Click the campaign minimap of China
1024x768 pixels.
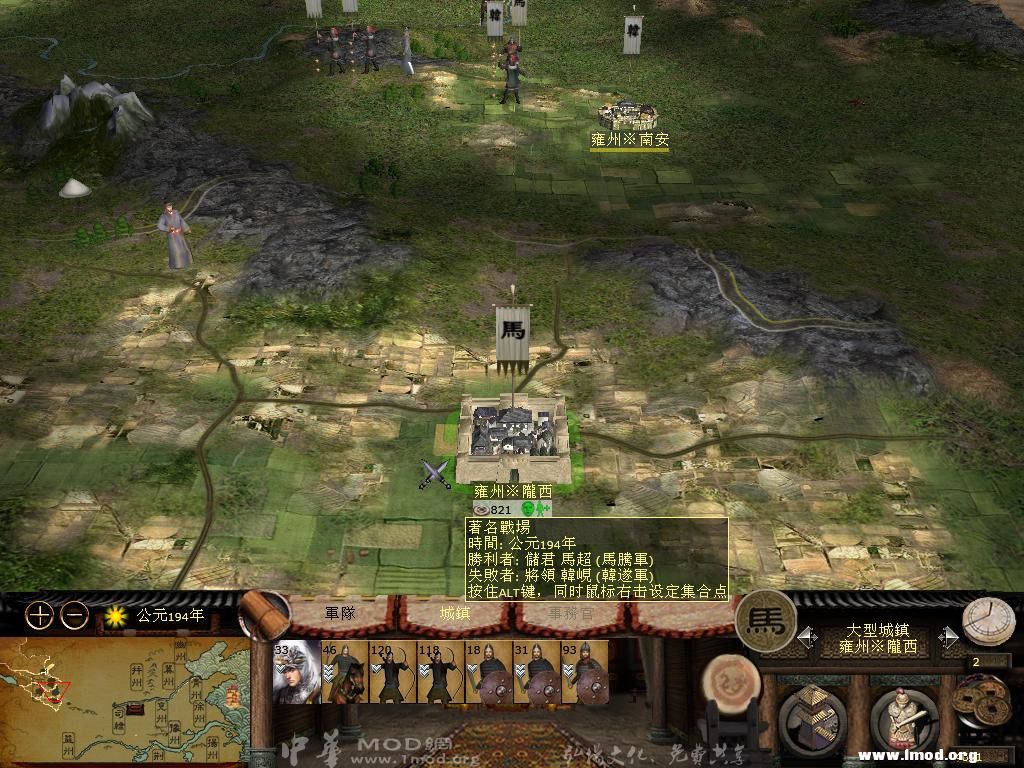click(125, 693)
